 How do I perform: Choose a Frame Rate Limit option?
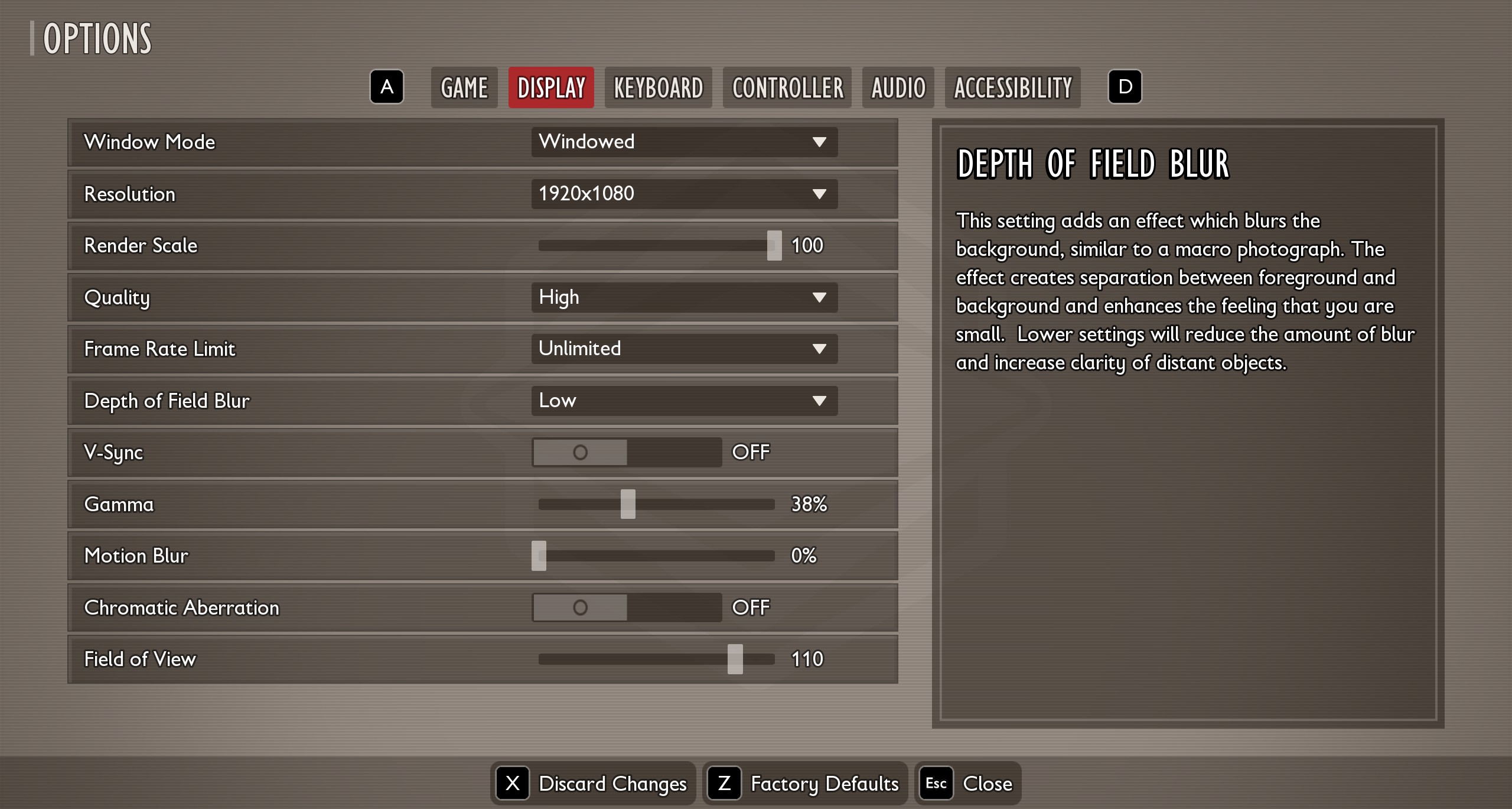(x=684, y=349)
